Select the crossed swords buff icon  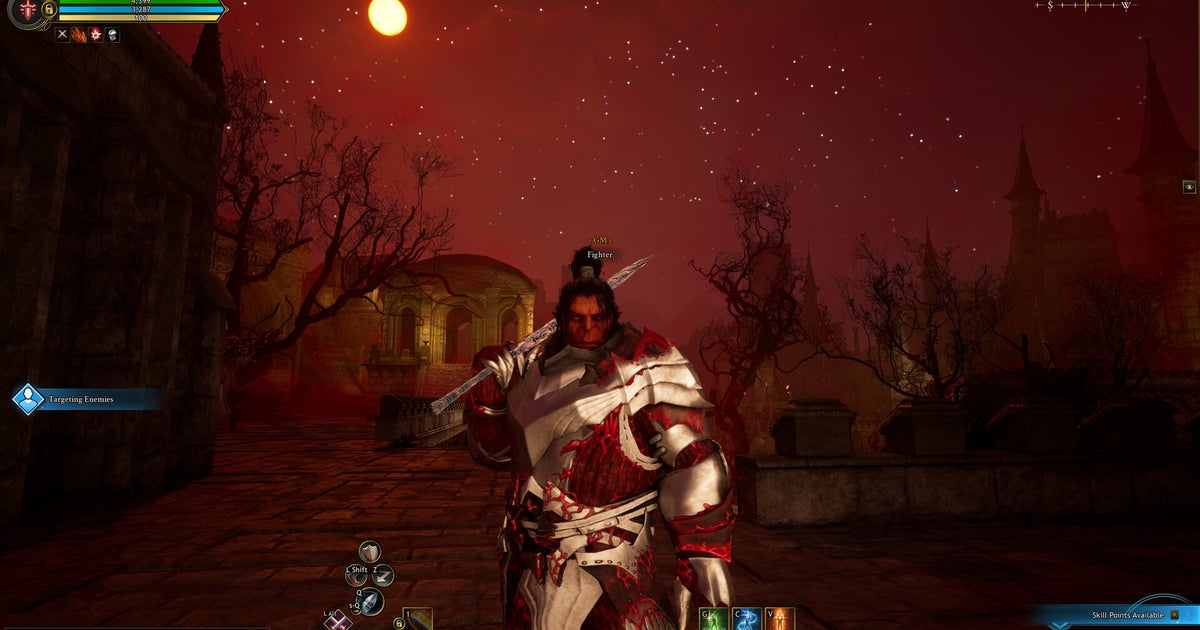click(x=62, y=35)
